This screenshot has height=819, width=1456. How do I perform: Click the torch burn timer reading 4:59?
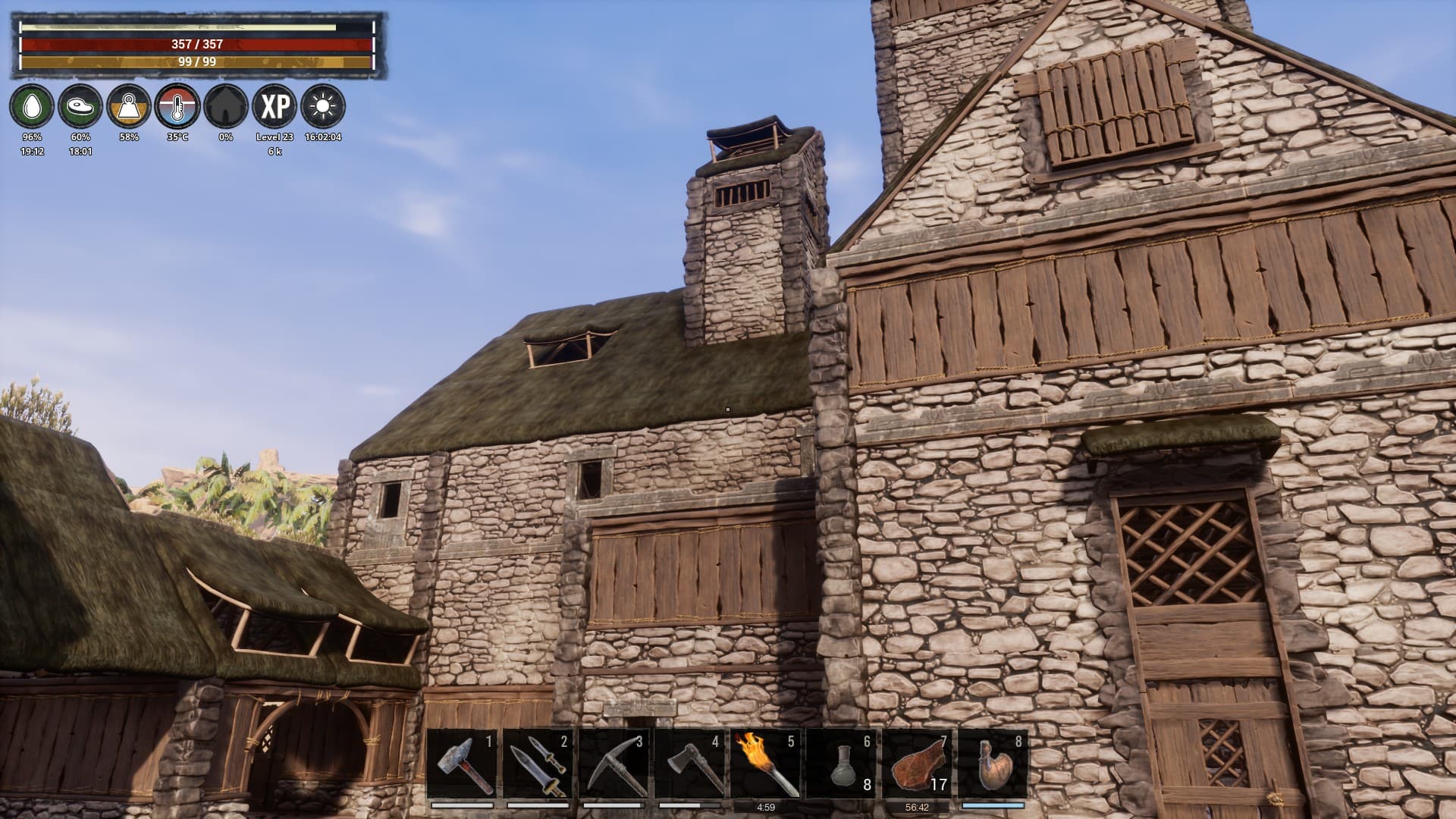coord(766,807)
